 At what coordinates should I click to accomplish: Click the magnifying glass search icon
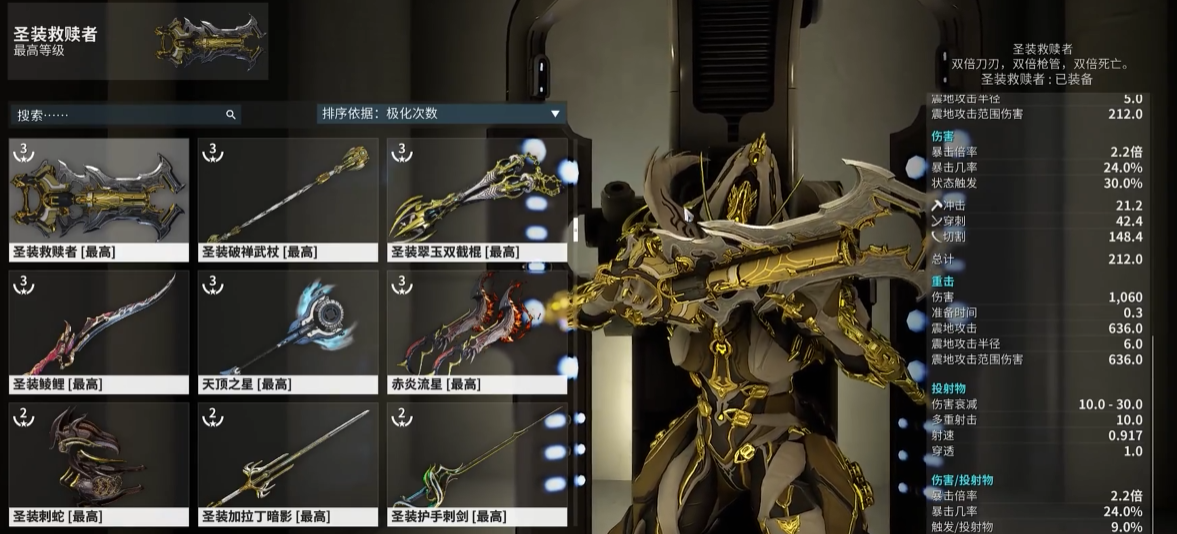click(x=231, y=115)
